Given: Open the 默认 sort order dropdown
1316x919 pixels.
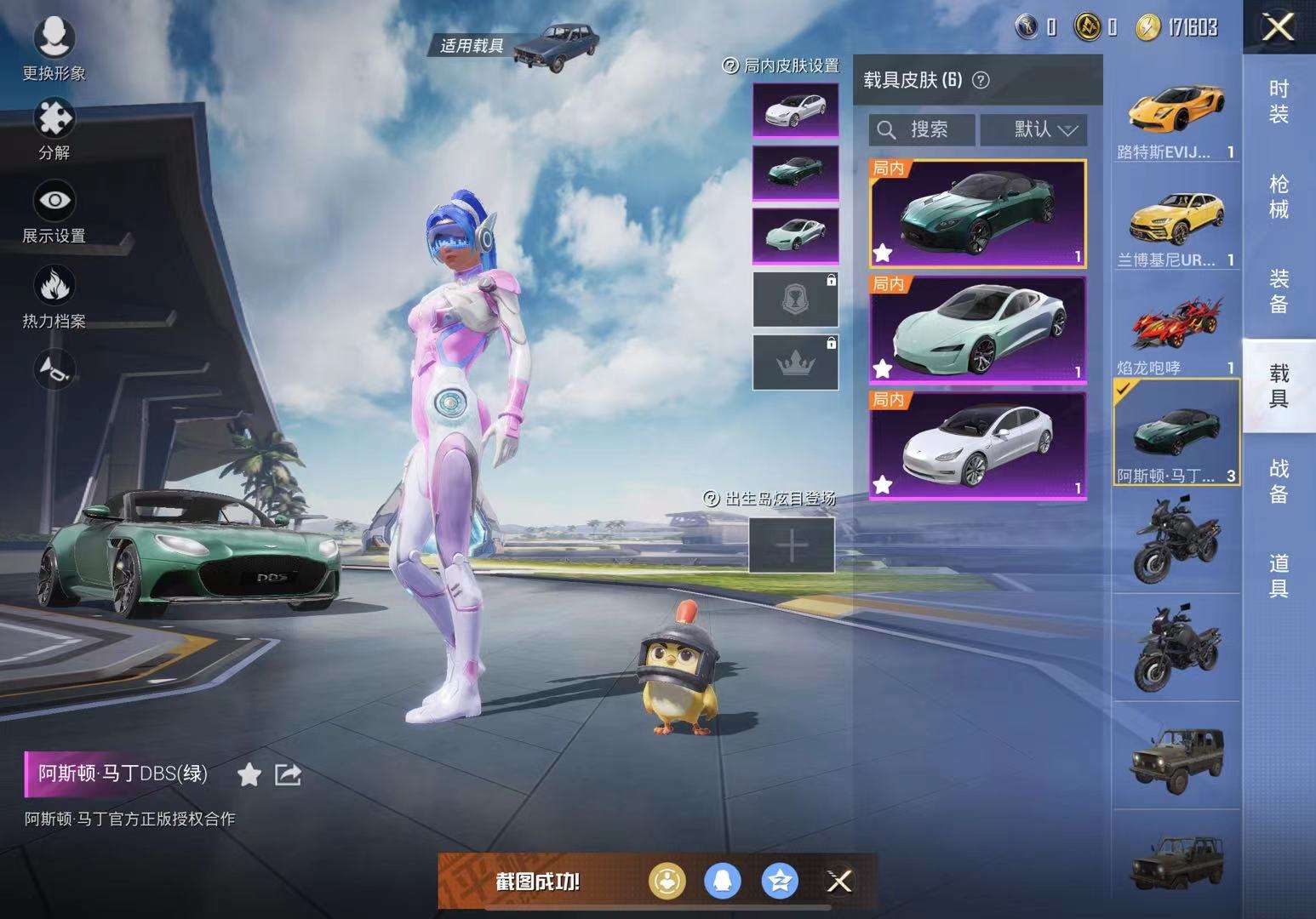Looking at the screenshot, I should point(1034,129).
